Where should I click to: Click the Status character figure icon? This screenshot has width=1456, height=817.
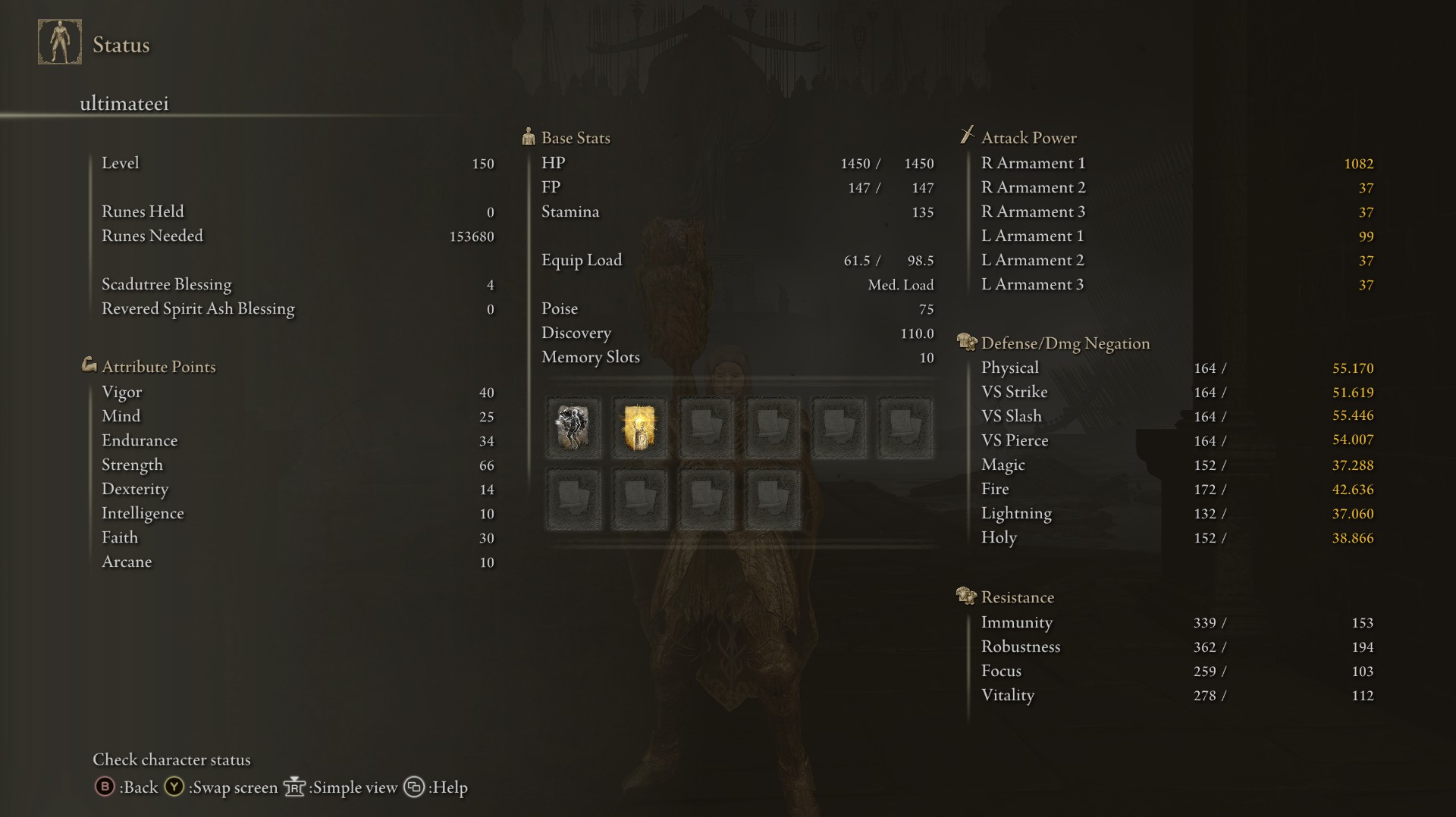60,42
